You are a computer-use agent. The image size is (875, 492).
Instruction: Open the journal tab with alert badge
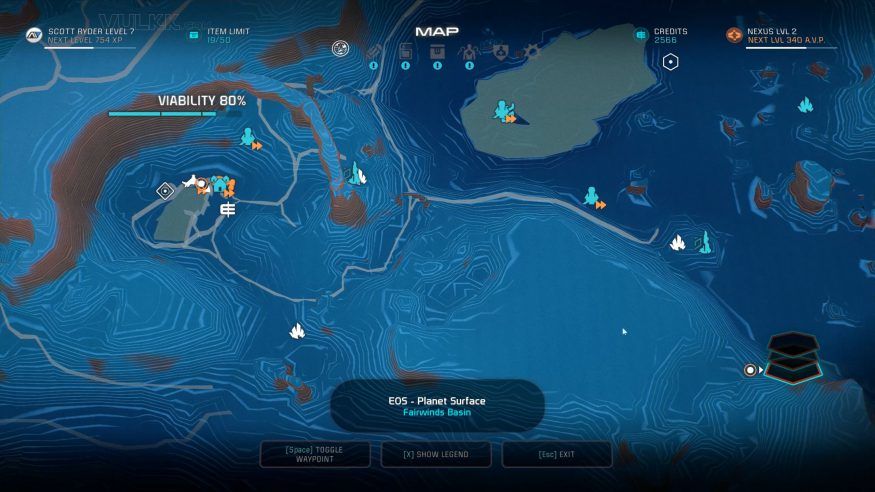374,52
